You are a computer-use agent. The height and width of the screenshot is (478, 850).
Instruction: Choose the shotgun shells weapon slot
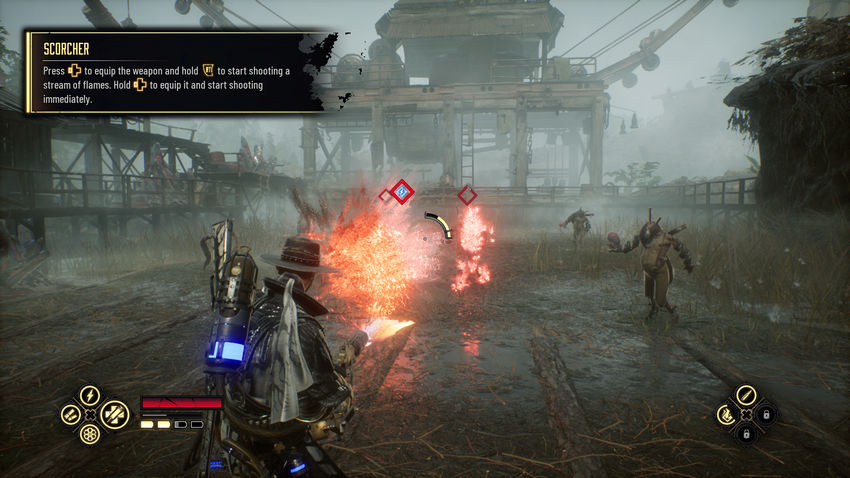point(71,415)
